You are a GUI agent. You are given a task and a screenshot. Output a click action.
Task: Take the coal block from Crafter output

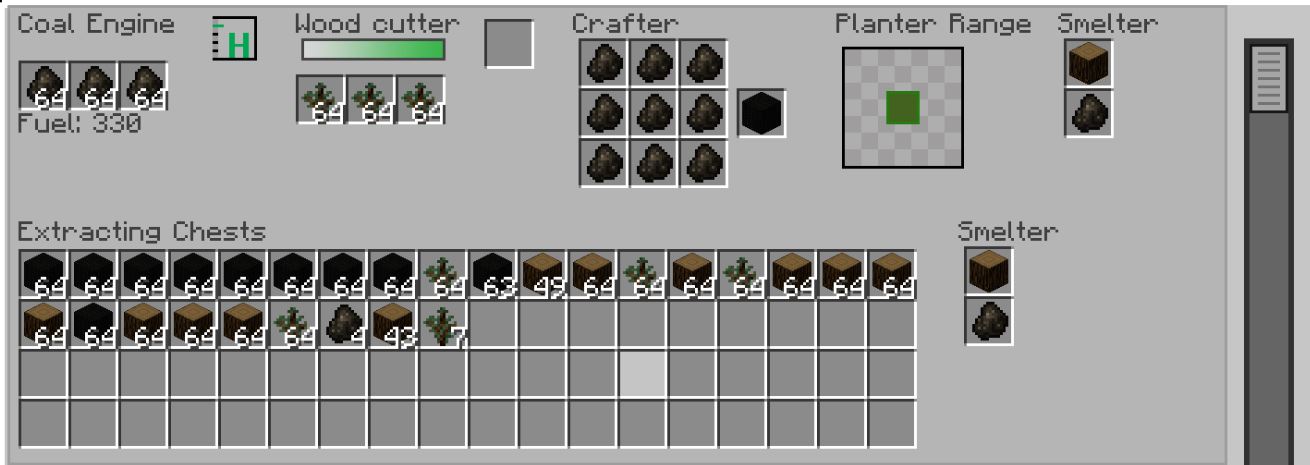pos(761,113)
